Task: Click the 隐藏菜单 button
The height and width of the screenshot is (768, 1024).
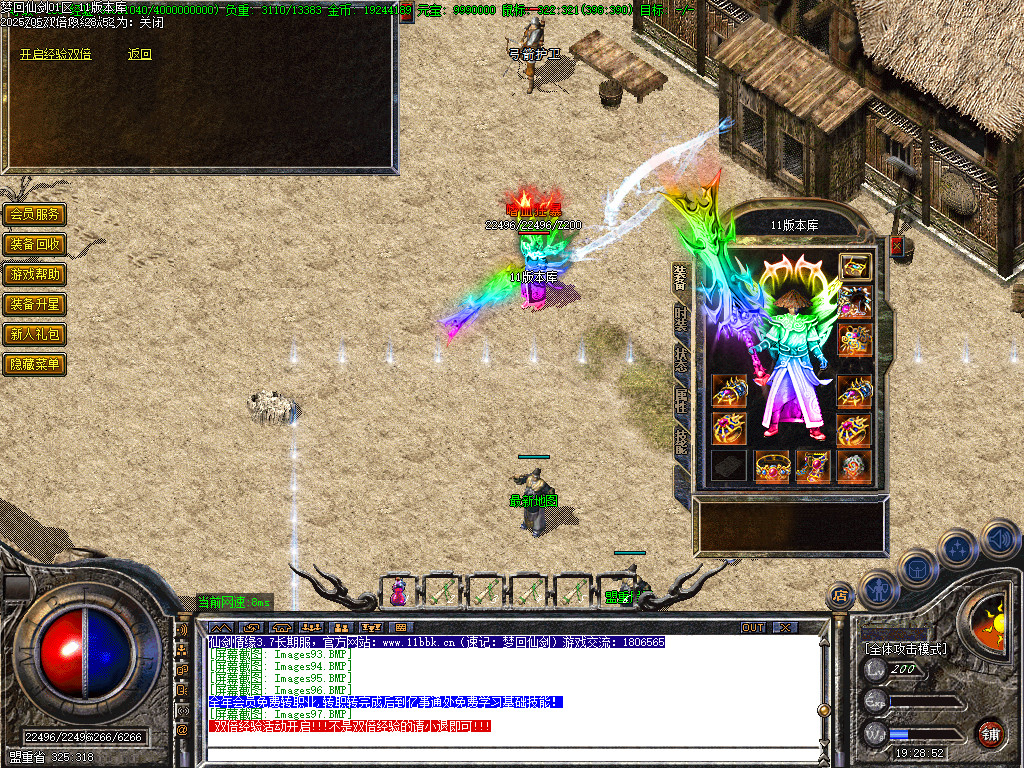Action: (x=35, y=364)
